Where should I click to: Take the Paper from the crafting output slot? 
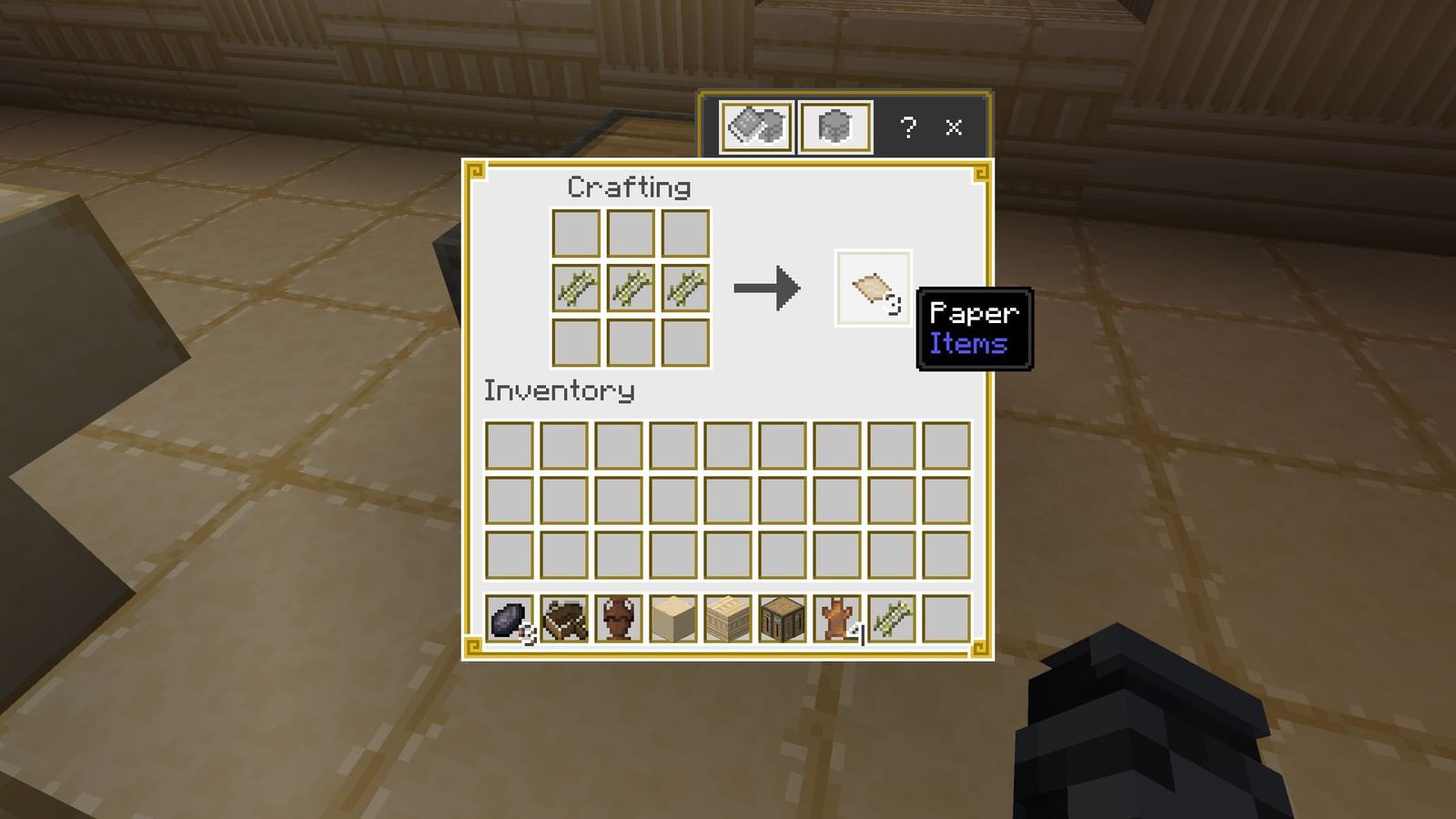pos(872,289)
